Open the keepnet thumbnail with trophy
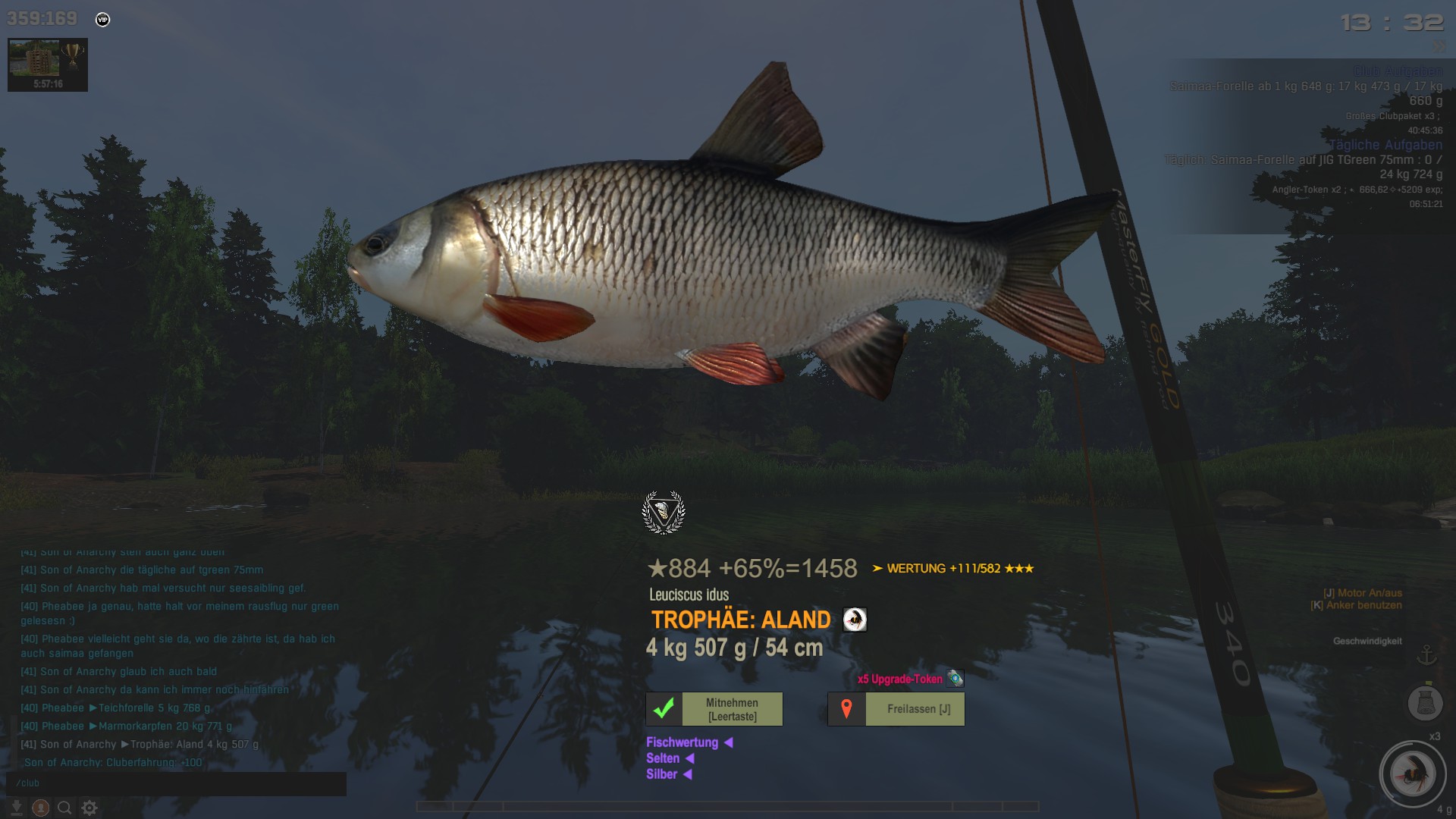 (48, 64)
